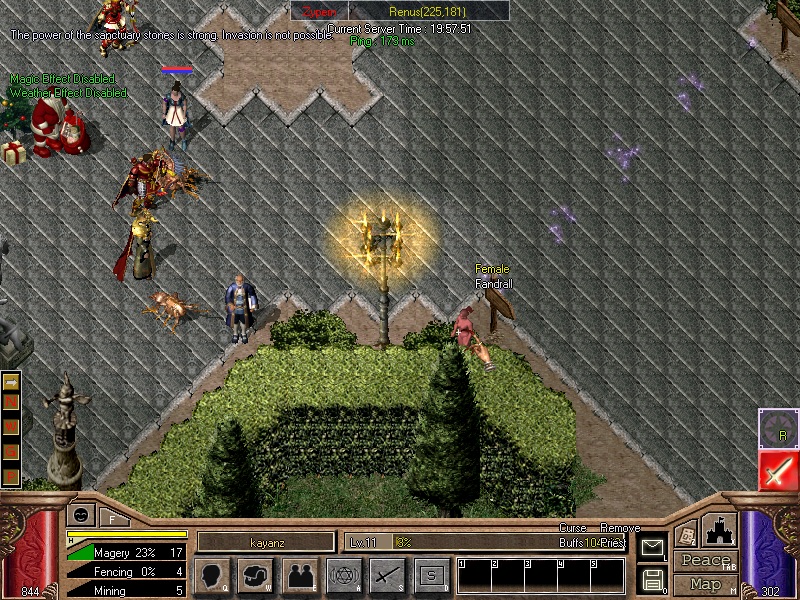Select the Mining skill row
The width and height of the screenshot is (800, 600).
click(127, 591)
